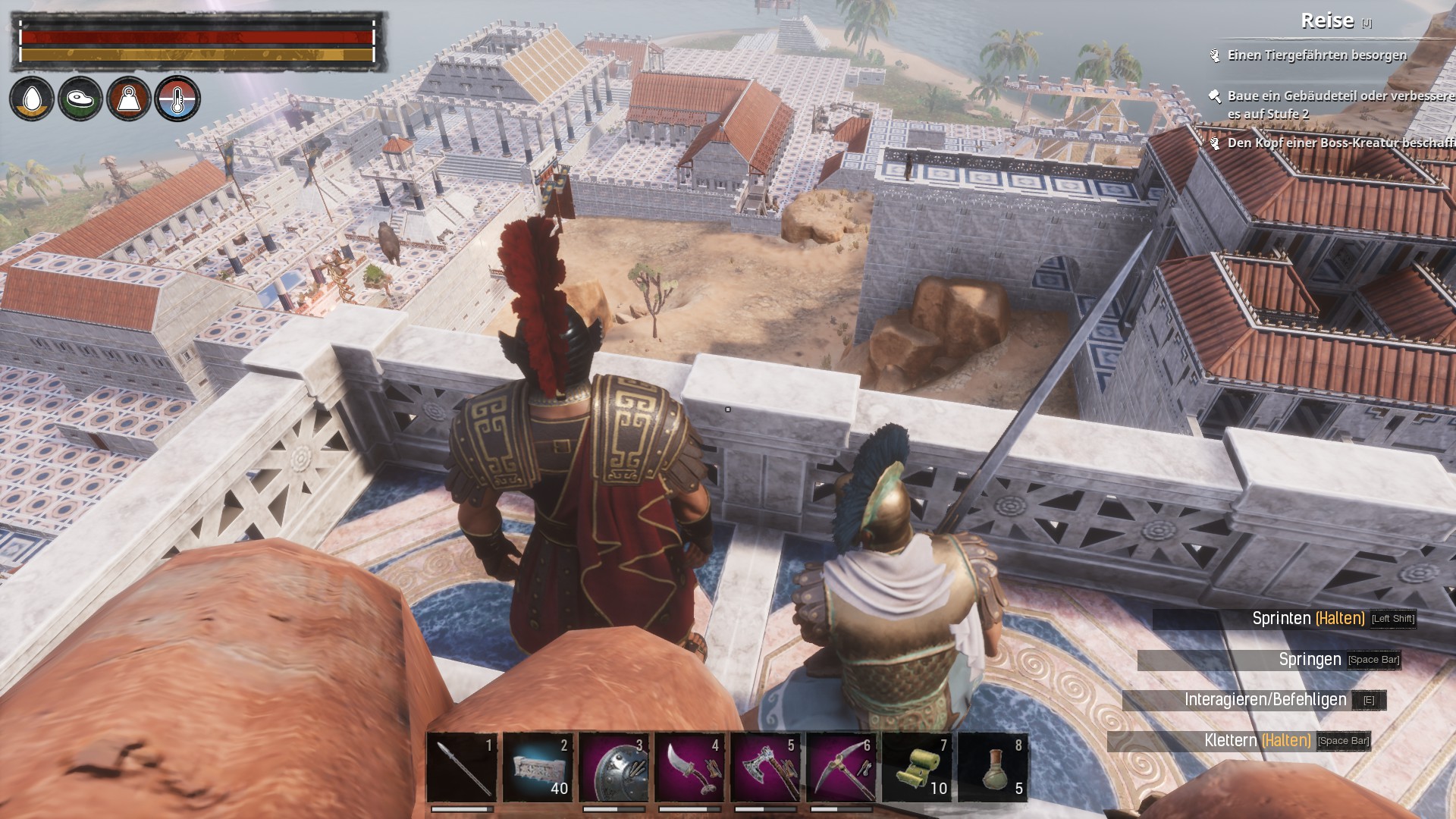
Task: Select the potion flask in slot 8
Action: (x=993, y=767)
